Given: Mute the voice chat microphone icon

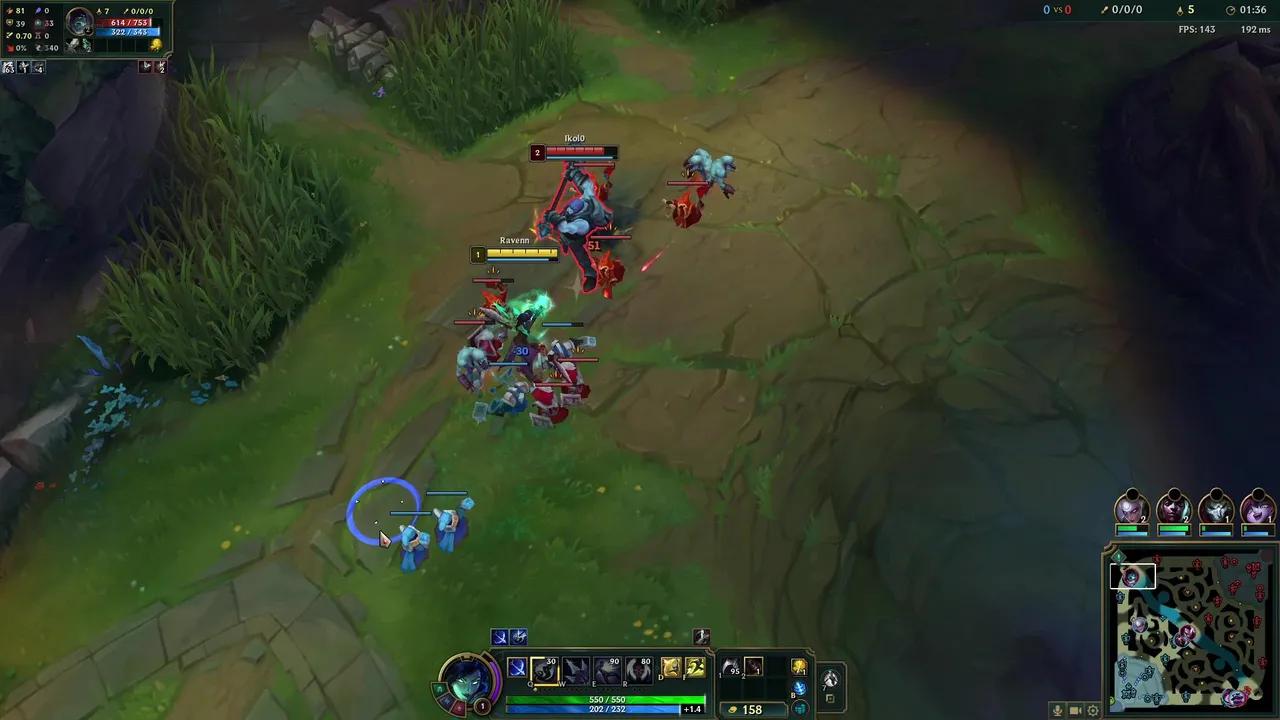Looking at the screenshot, I should [x=1057, y=710].
